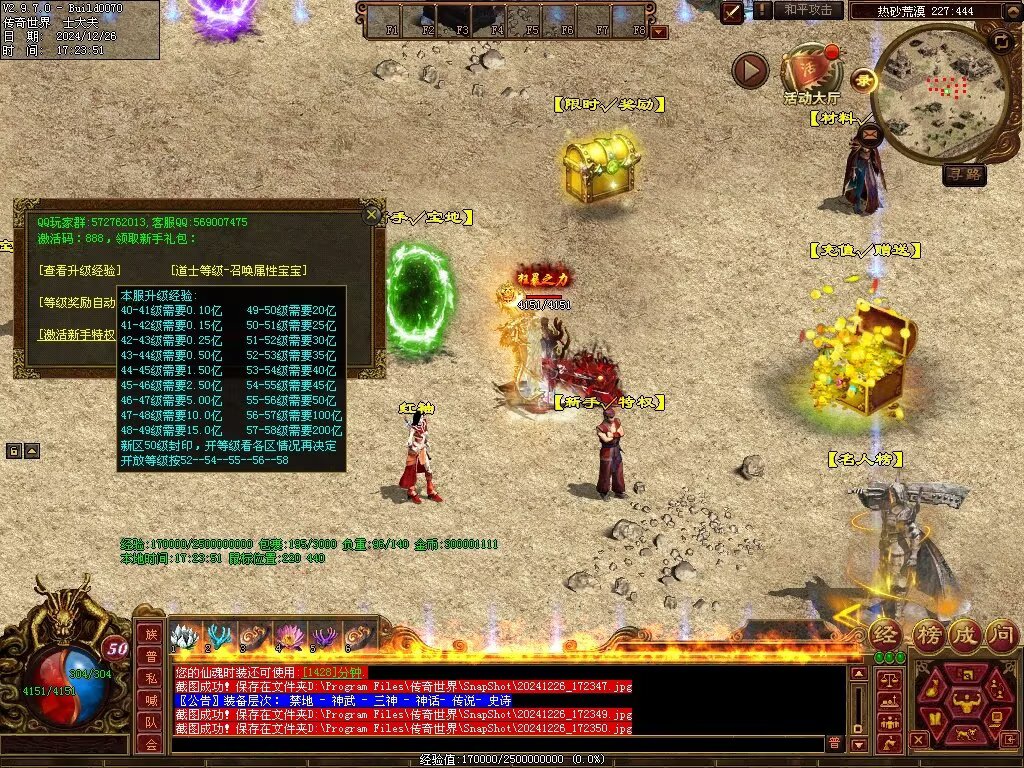Click the sword icon in top bar

pyautogui.click(x=733, y=11)
